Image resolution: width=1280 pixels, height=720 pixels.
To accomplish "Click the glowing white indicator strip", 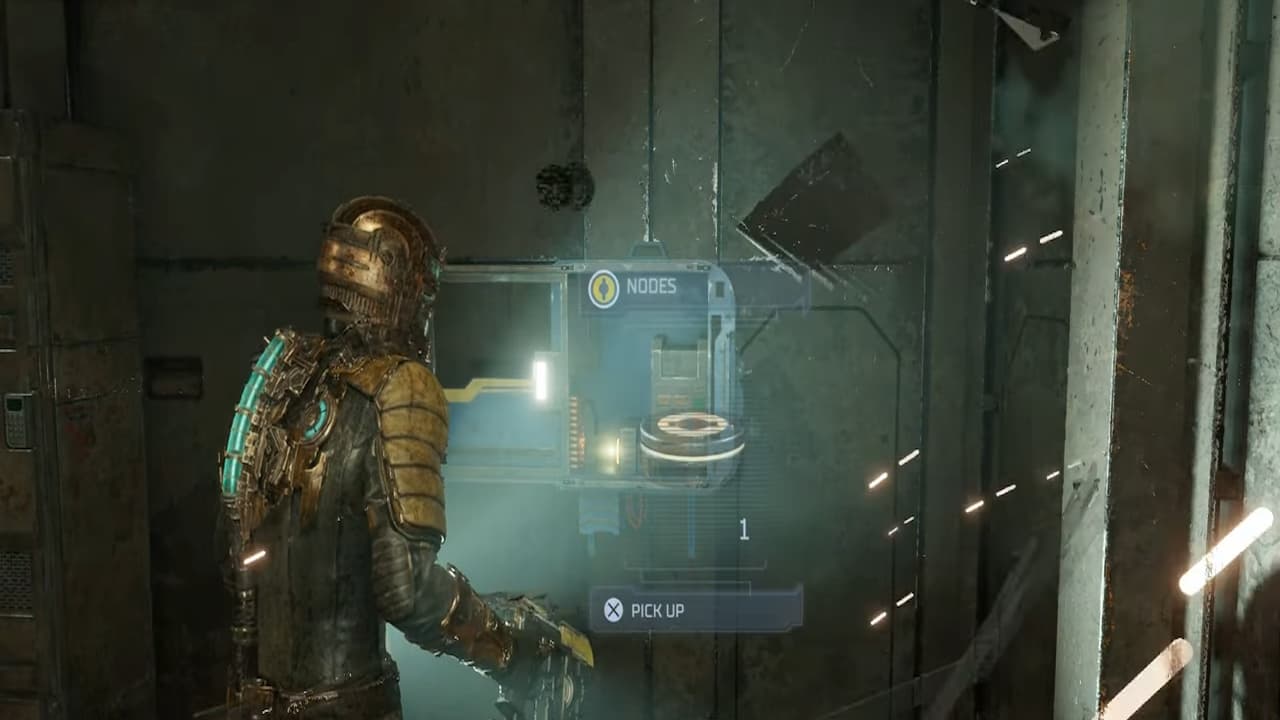I will pyautogui.click(x=539, y=378).
